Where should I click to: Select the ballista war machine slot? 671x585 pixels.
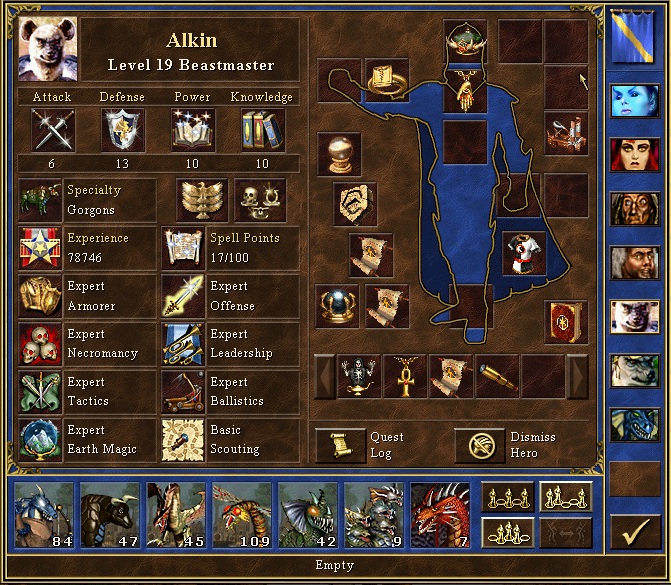point(565,133)
